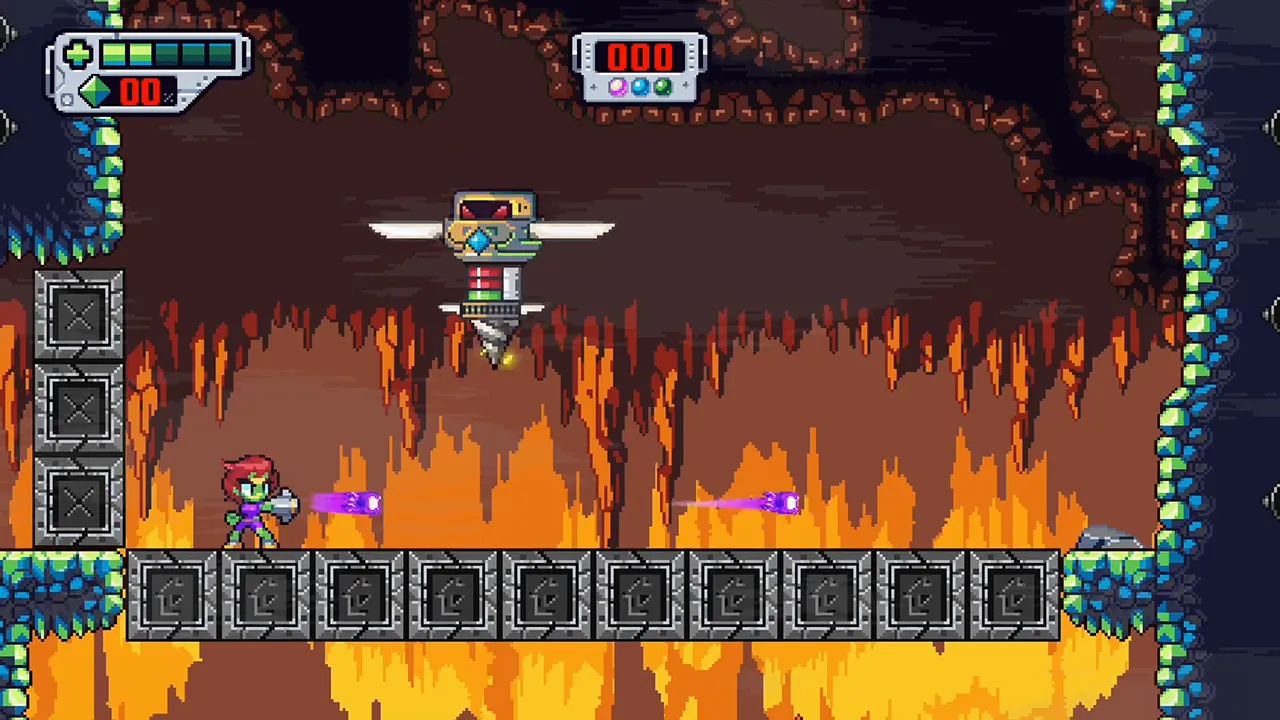Select the 000 score display panel

[x=640, y=57]
